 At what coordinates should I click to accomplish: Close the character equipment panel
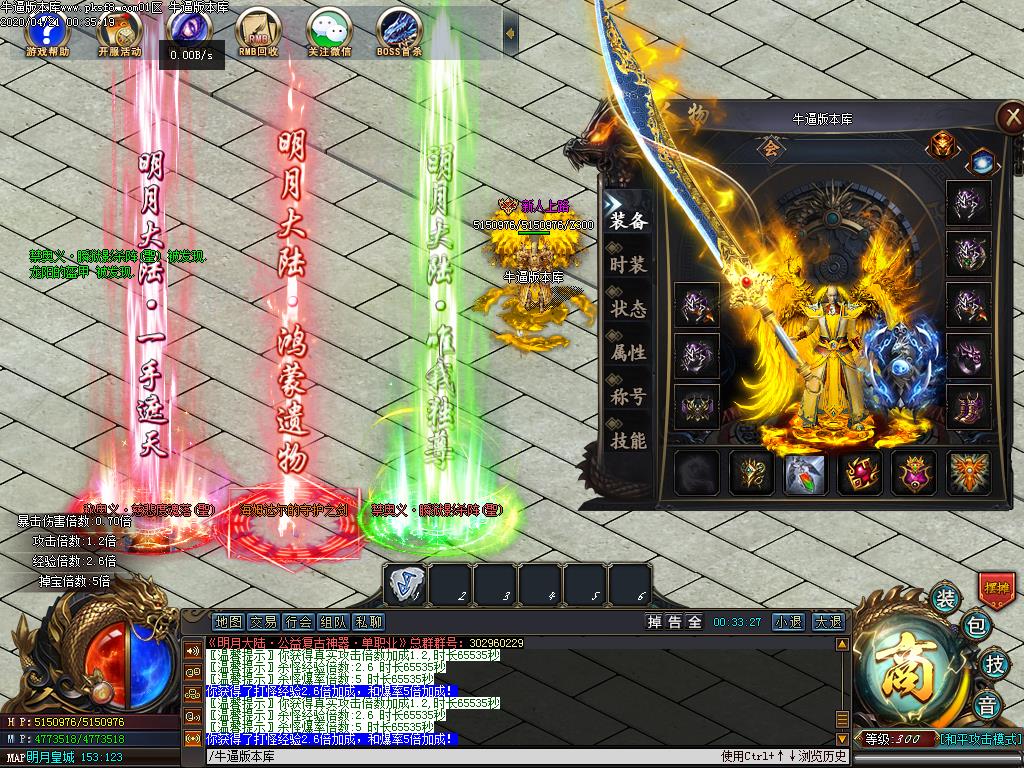point(1008,117)
